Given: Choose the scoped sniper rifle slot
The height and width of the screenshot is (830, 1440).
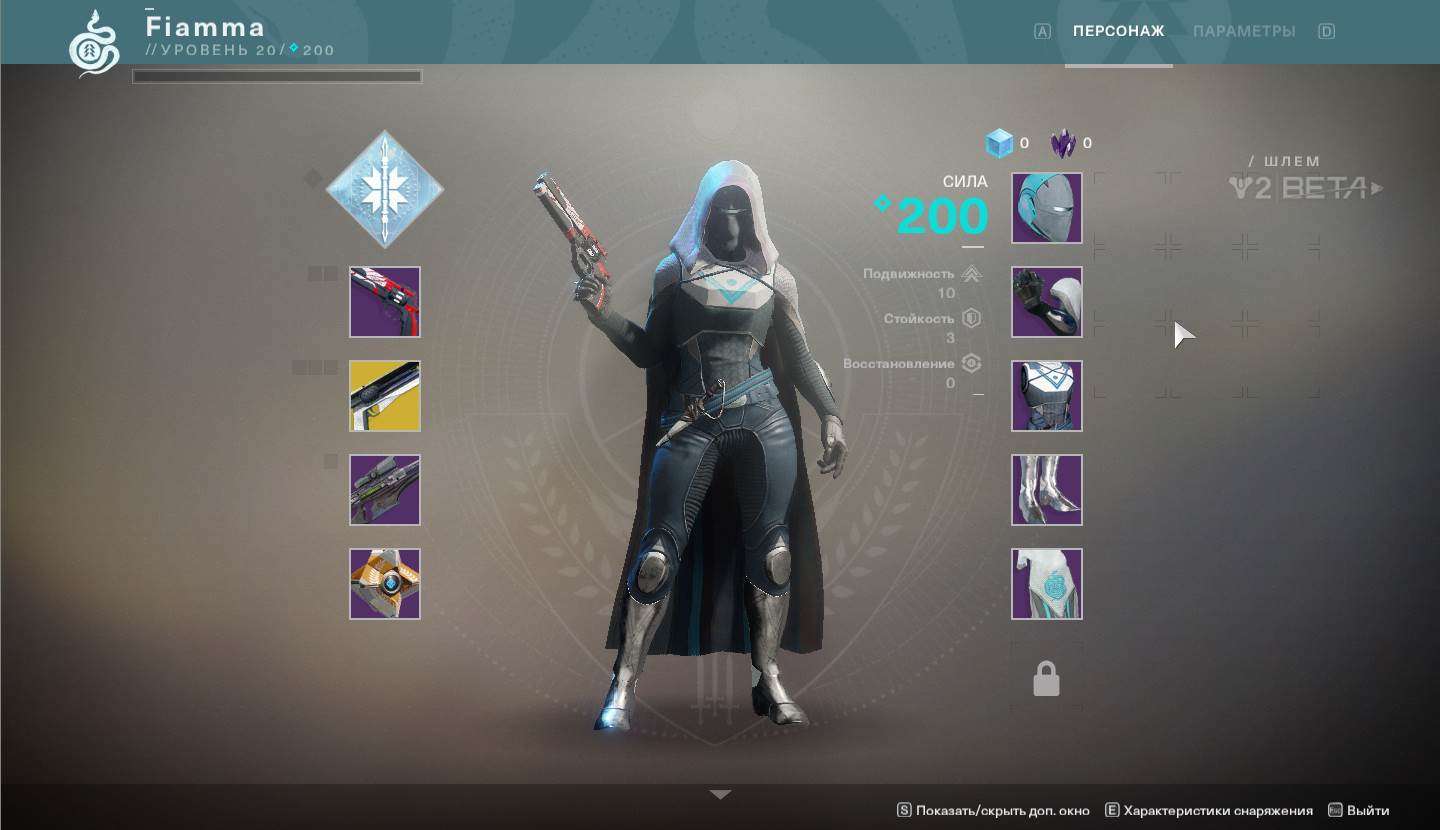Looking at the screenshot, I should (x=385, y=490).
